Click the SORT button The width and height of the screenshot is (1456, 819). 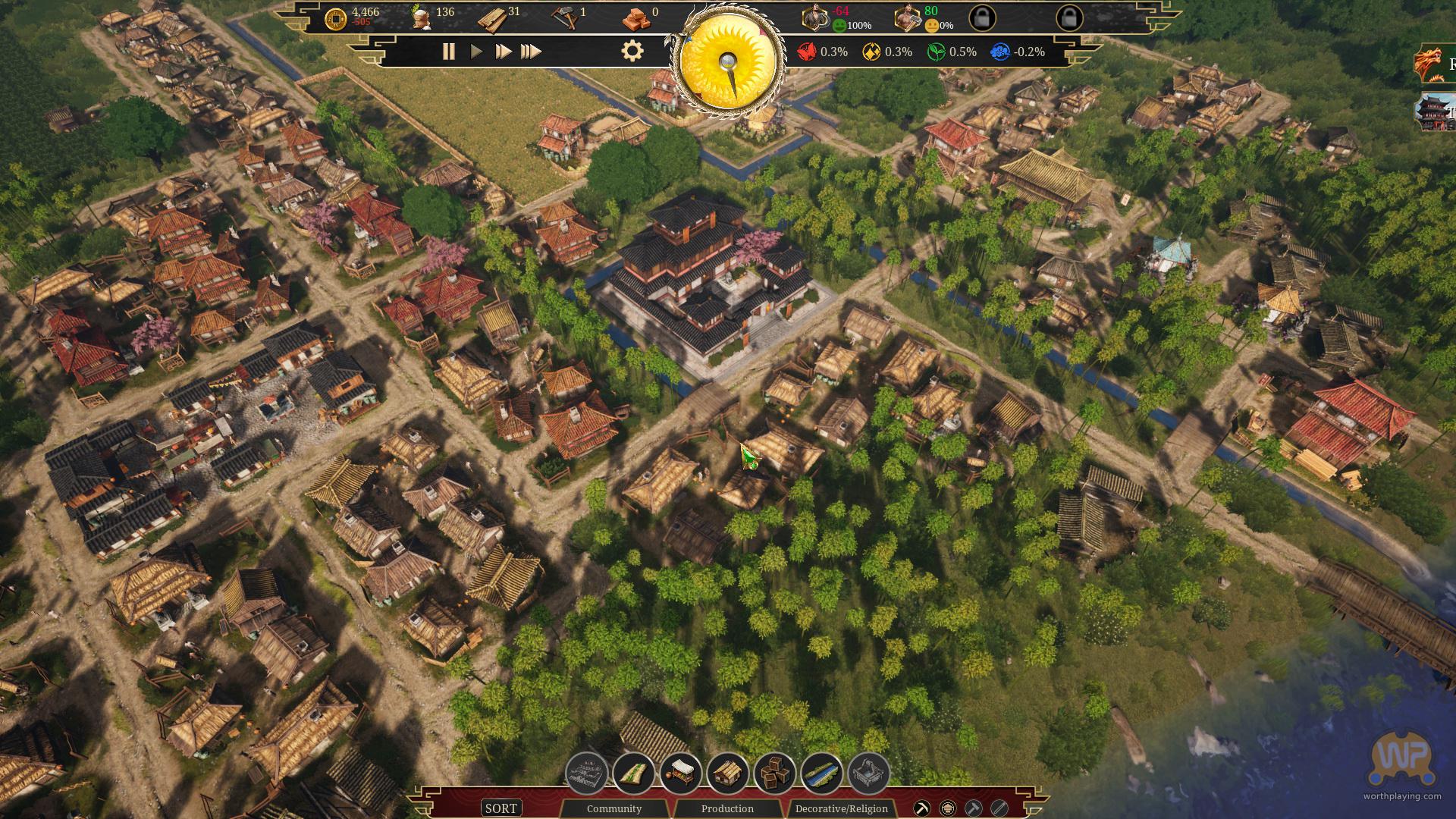point(500,808)
